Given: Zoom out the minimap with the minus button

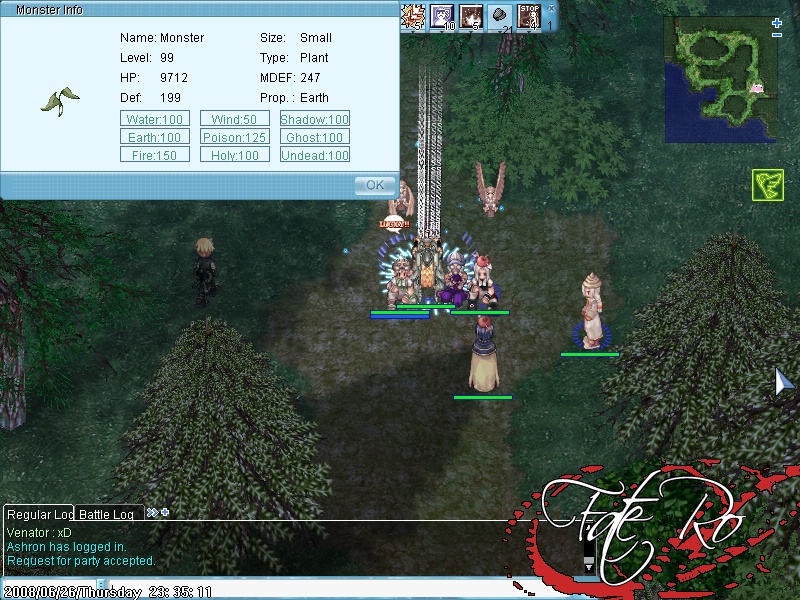Looking at the screenshot, I should click(778, 36).
